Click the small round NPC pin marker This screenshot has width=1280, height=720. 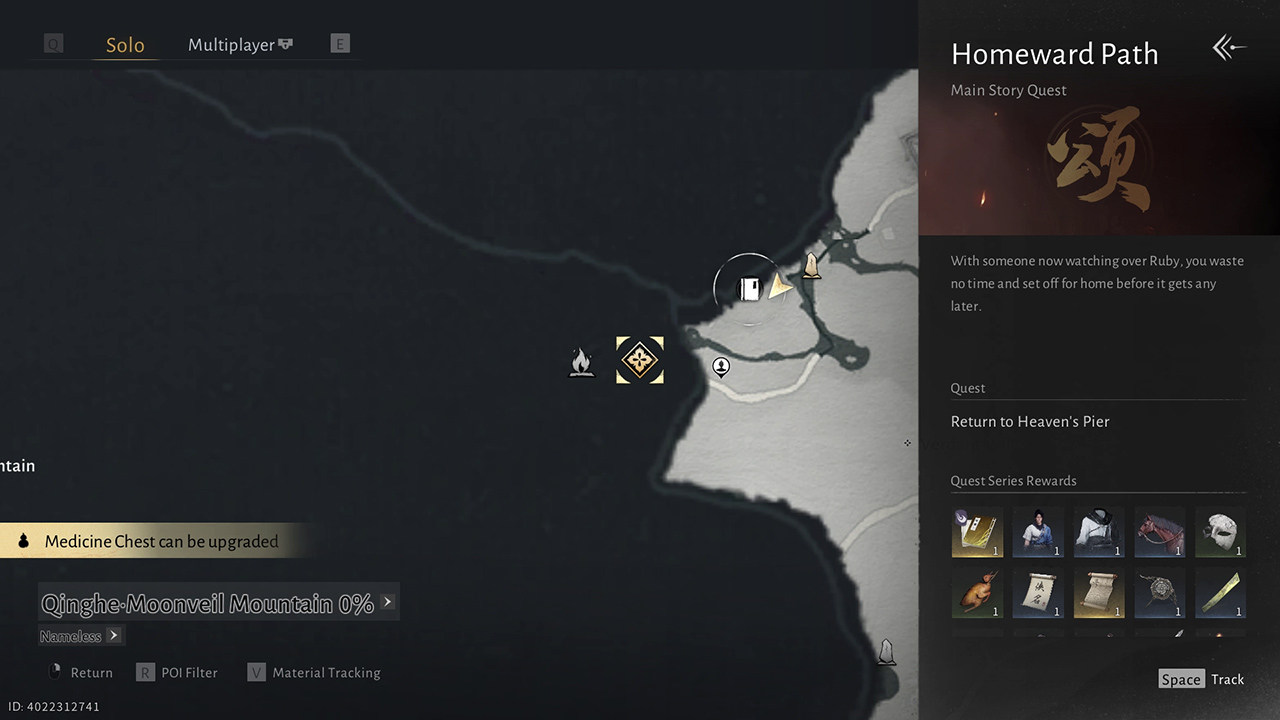tap(721, 368)
